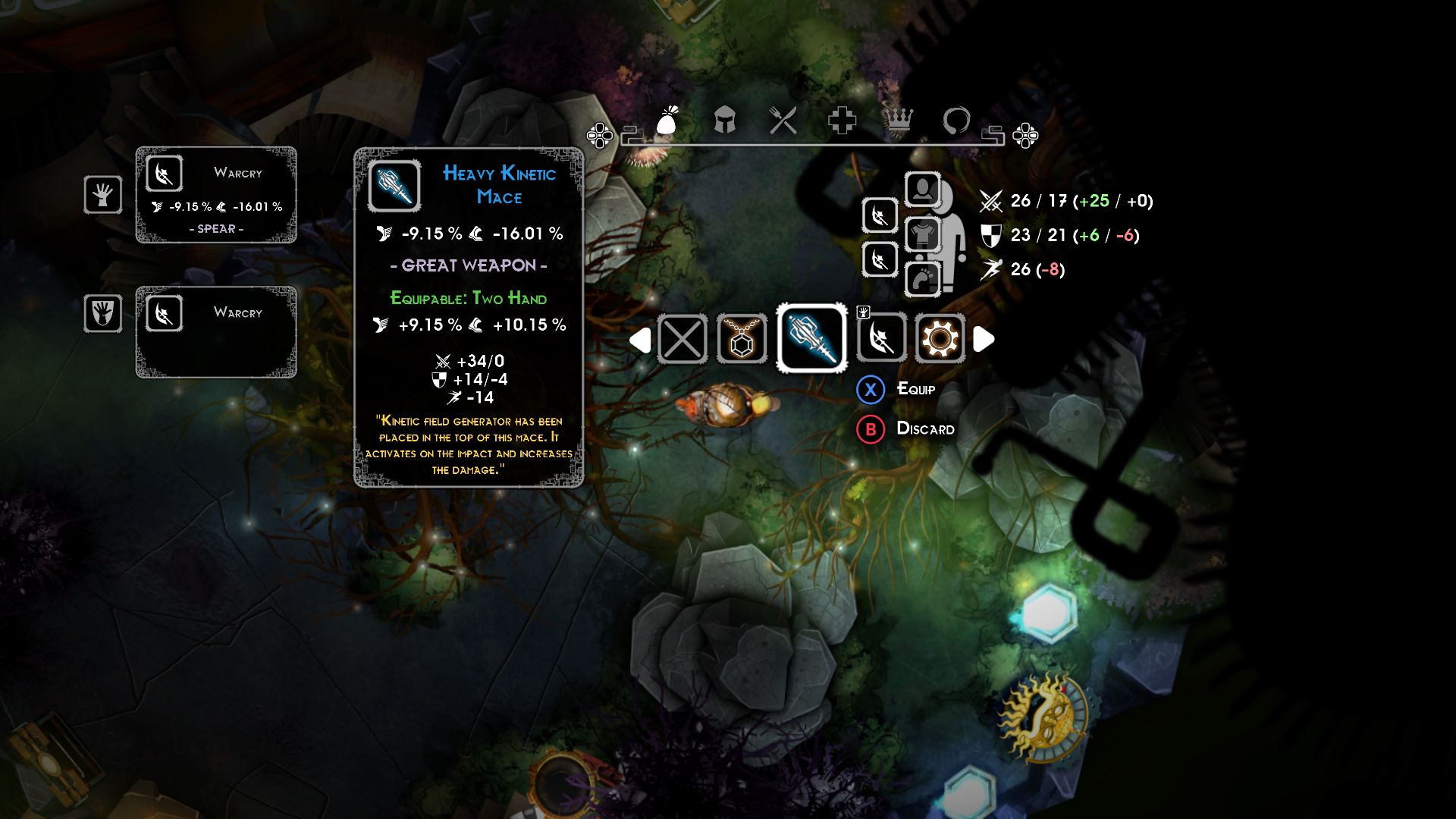
Task: Click the health cross icon
Action: point(842,121)
